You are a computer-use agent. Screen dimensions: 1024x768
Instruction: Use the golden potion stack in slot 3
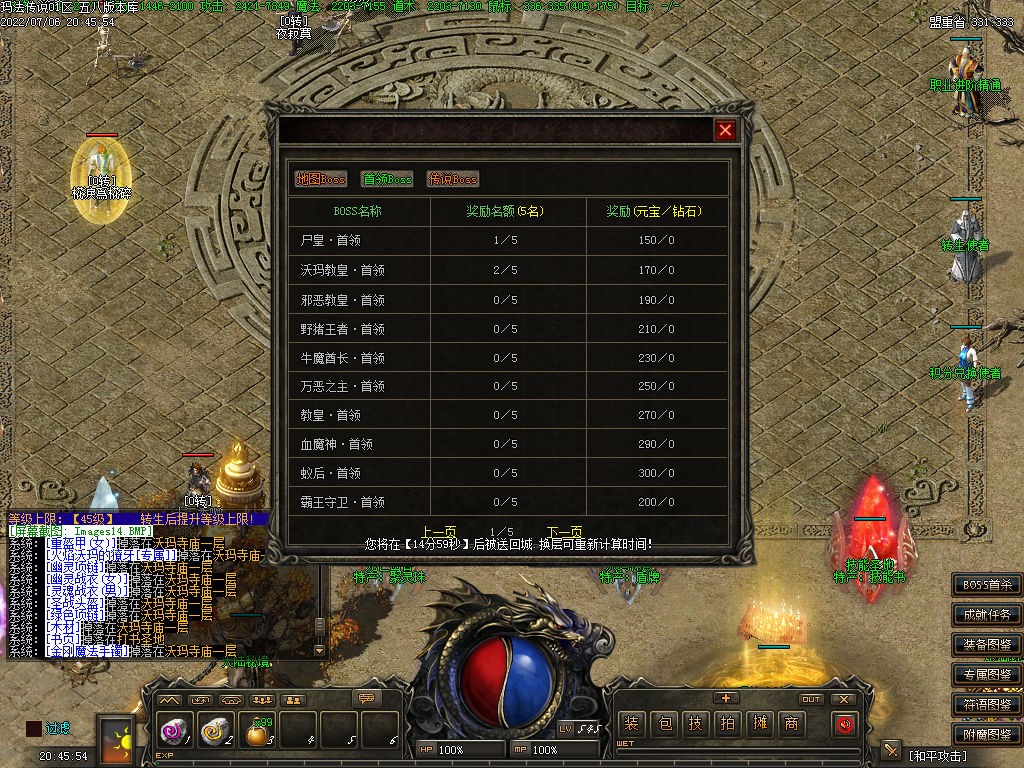click(x=258, y=733)
